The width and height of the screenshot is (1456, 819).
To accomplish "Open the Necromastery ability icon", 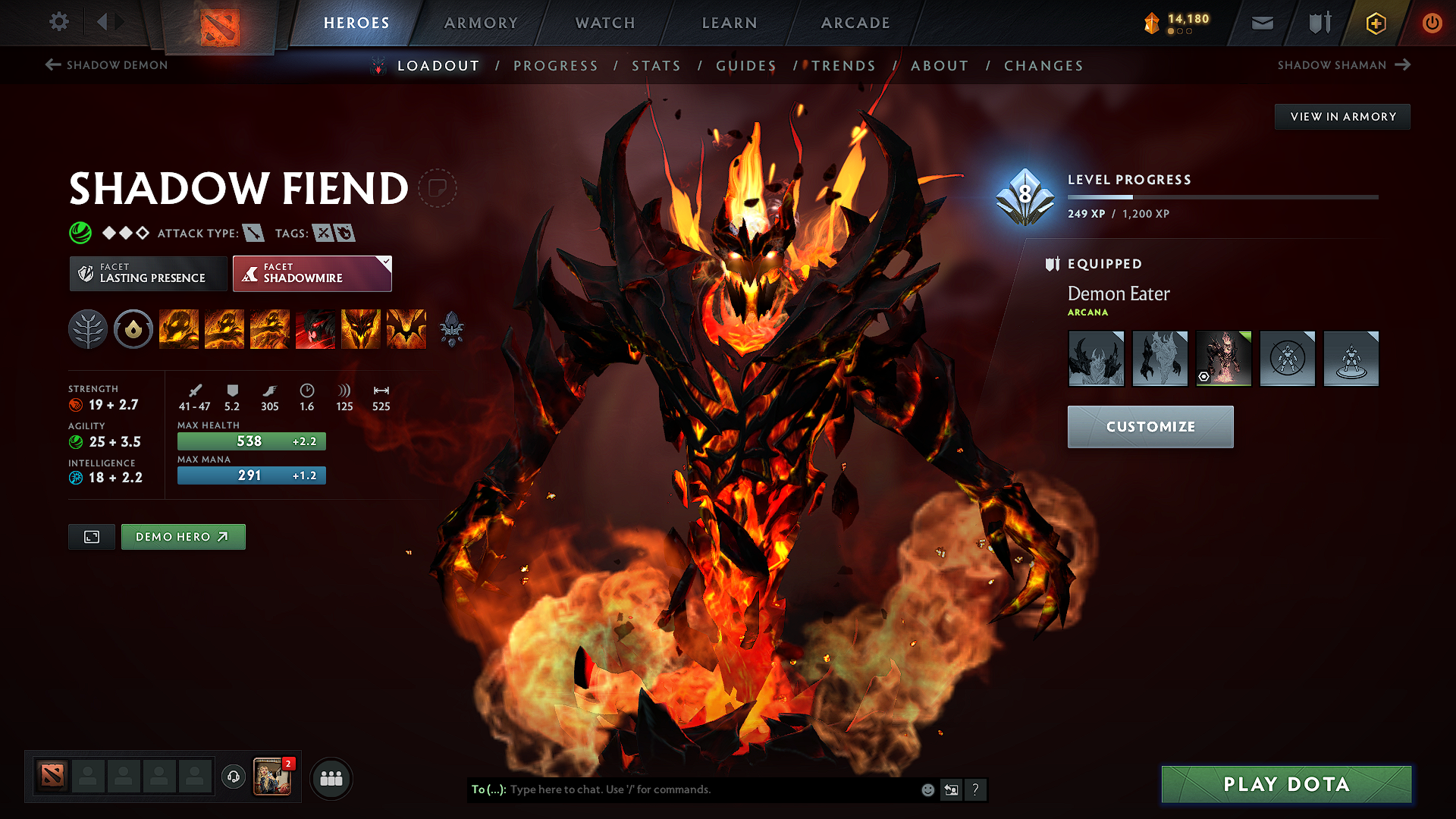I will 315,329.
